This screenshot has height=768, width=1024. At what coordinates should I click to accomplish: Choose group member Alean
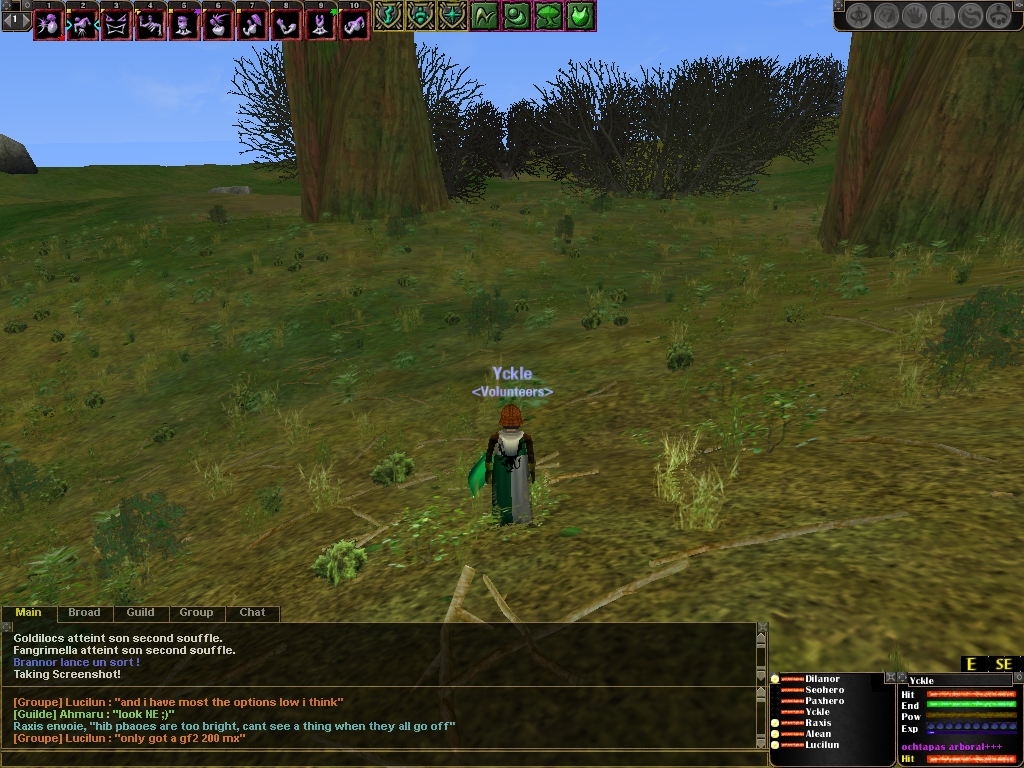(x=818, y=734)
